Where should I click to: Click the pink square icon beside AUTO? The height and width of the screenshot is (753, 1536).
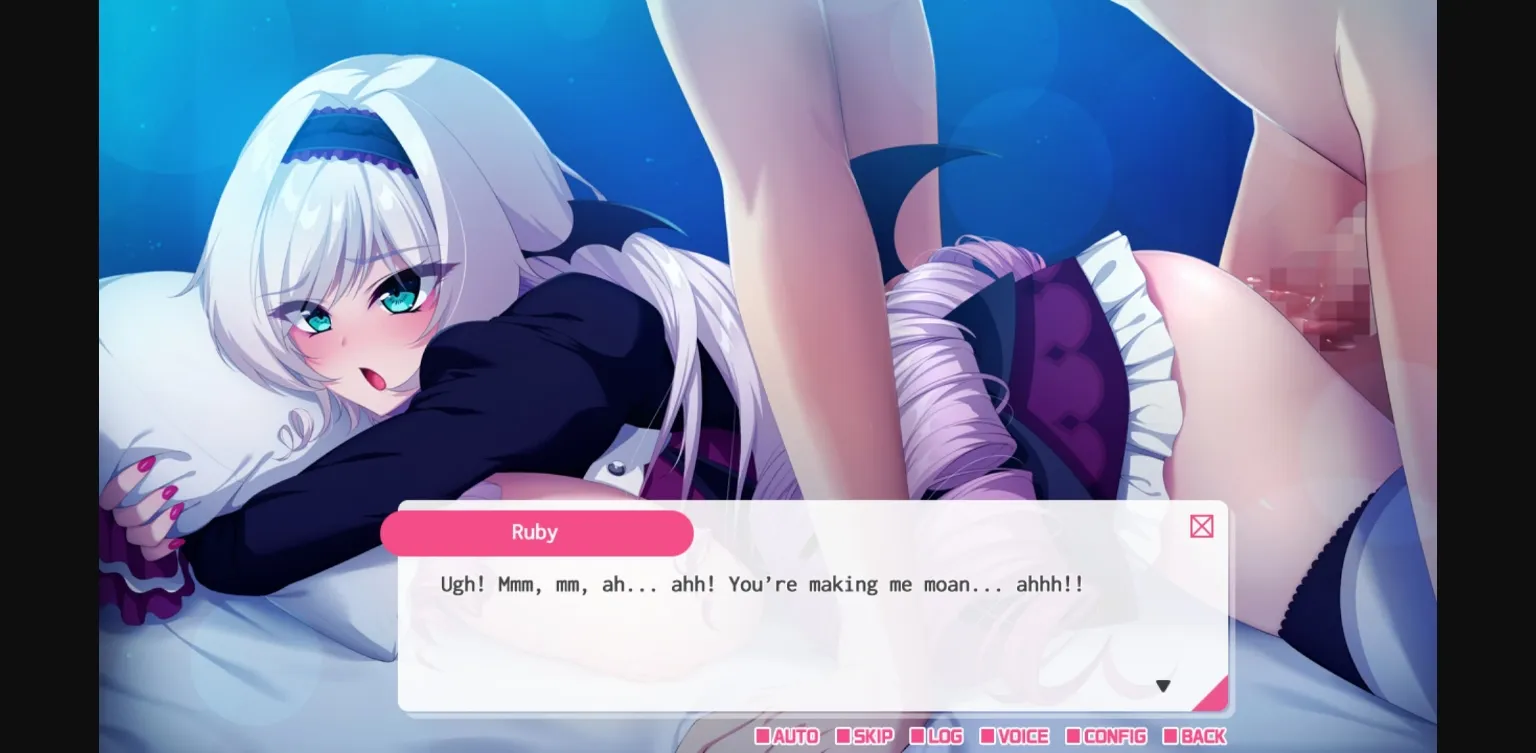pyautogui.click(x=764, y=737)
